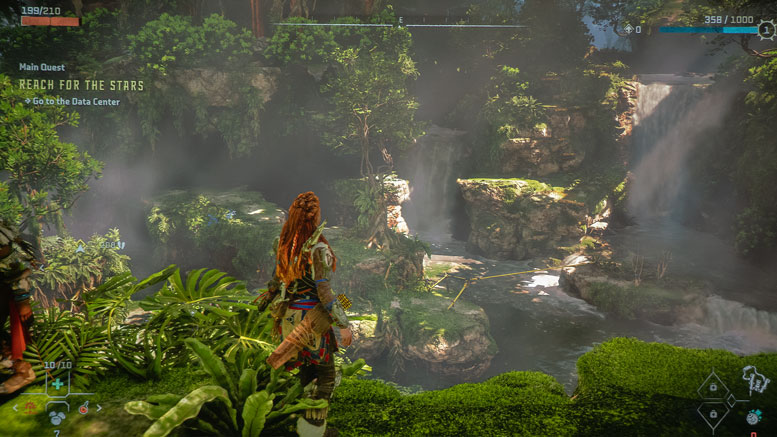This screenshot has width=777, height=437.
Task: Select the medicinal berries green cross slot
Action: point(58,383)
